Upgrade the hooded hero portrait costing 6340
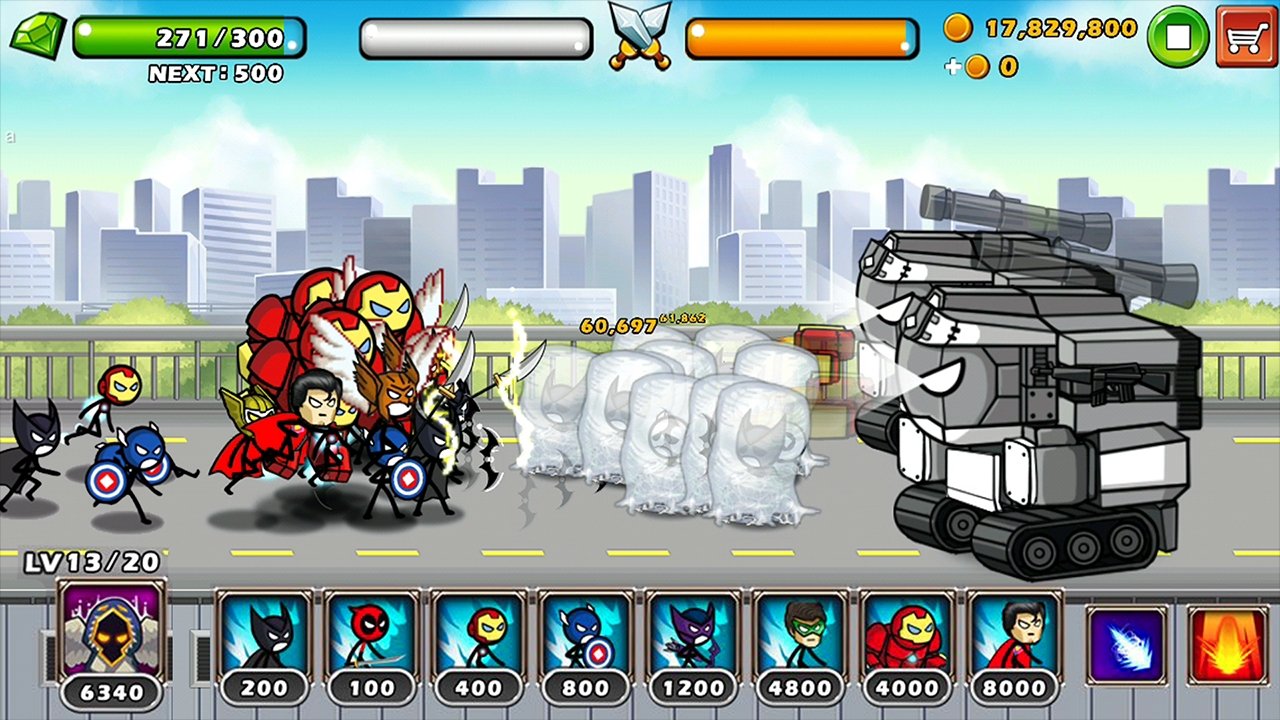The height and width of the screenshot is (720, 1280). pyautogui.click(x=111, y=635)
